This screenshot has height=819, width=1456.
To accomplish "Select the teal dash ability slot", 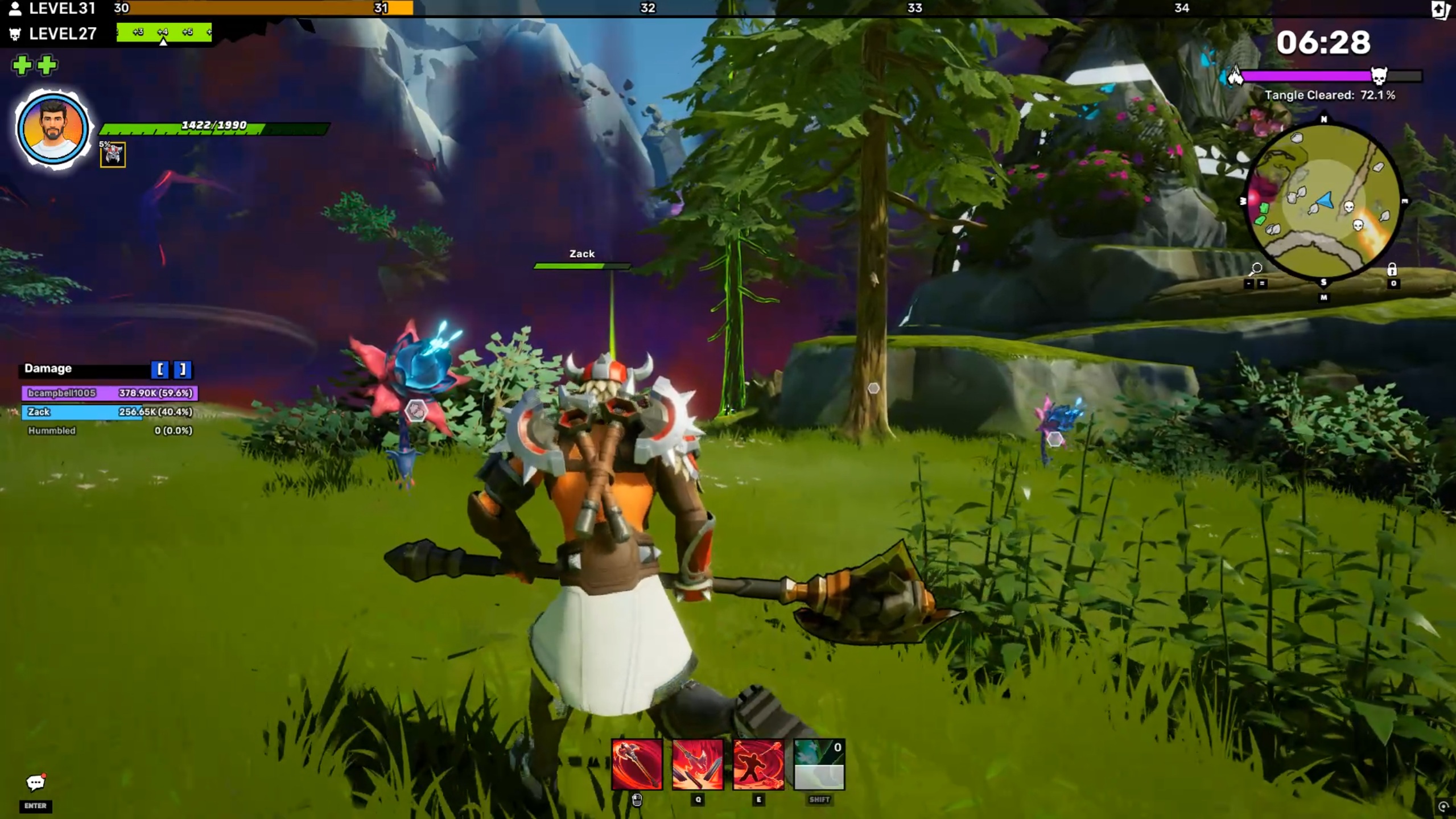I will (819, 764).
